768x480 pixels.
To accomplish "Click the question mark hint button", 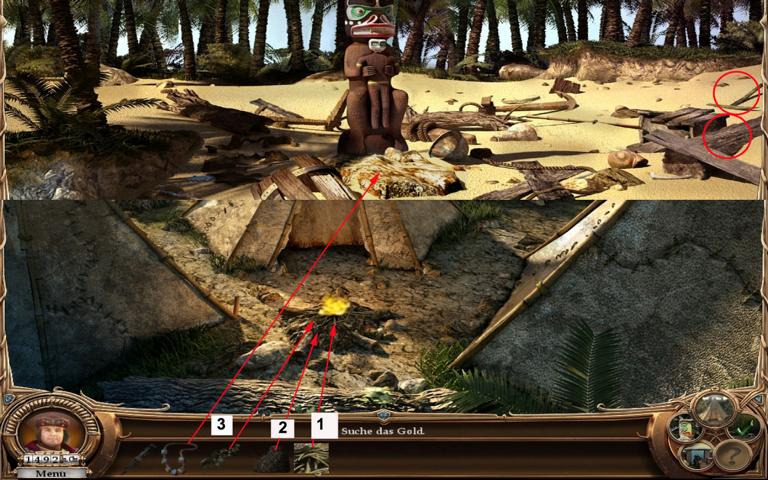I will 732,455.
